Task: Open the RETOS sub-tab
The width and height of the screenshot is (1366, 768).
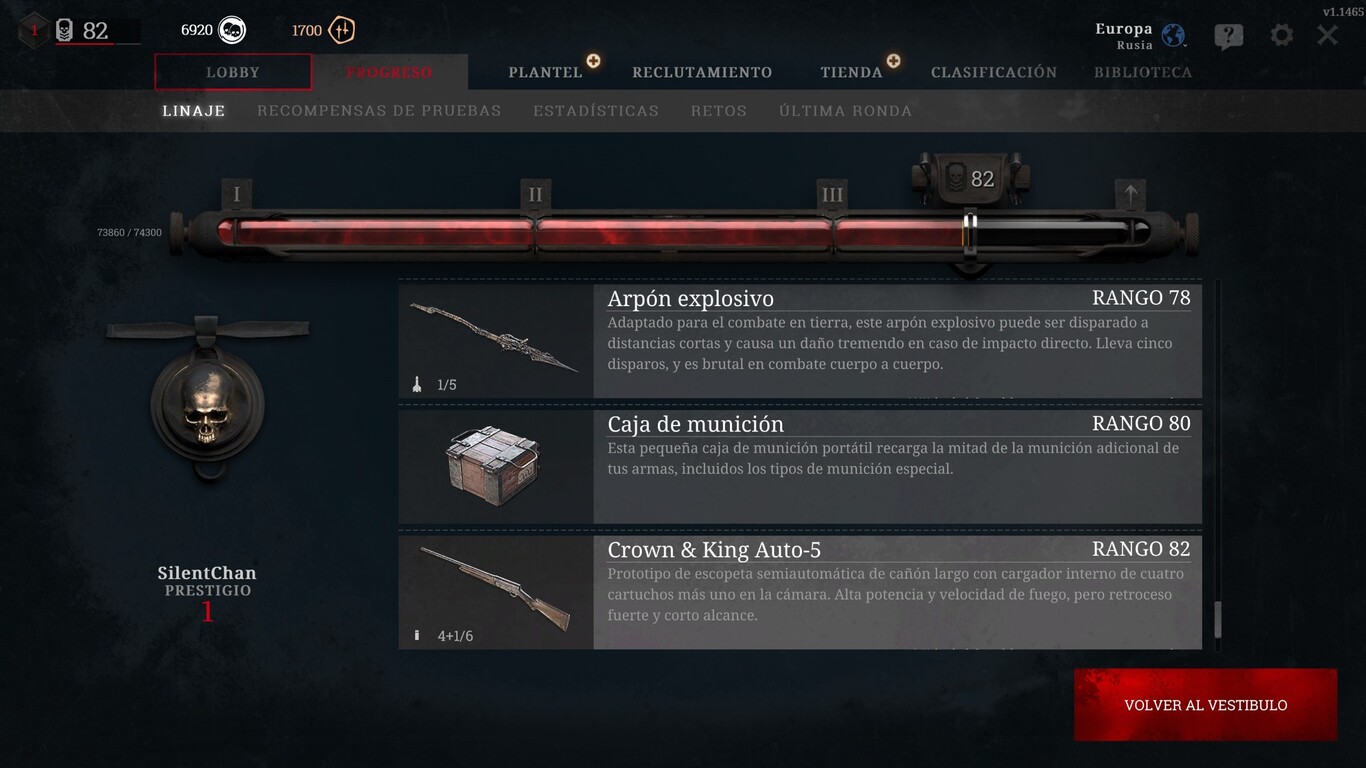Action: pyautogui.click(x=718, y=110)
